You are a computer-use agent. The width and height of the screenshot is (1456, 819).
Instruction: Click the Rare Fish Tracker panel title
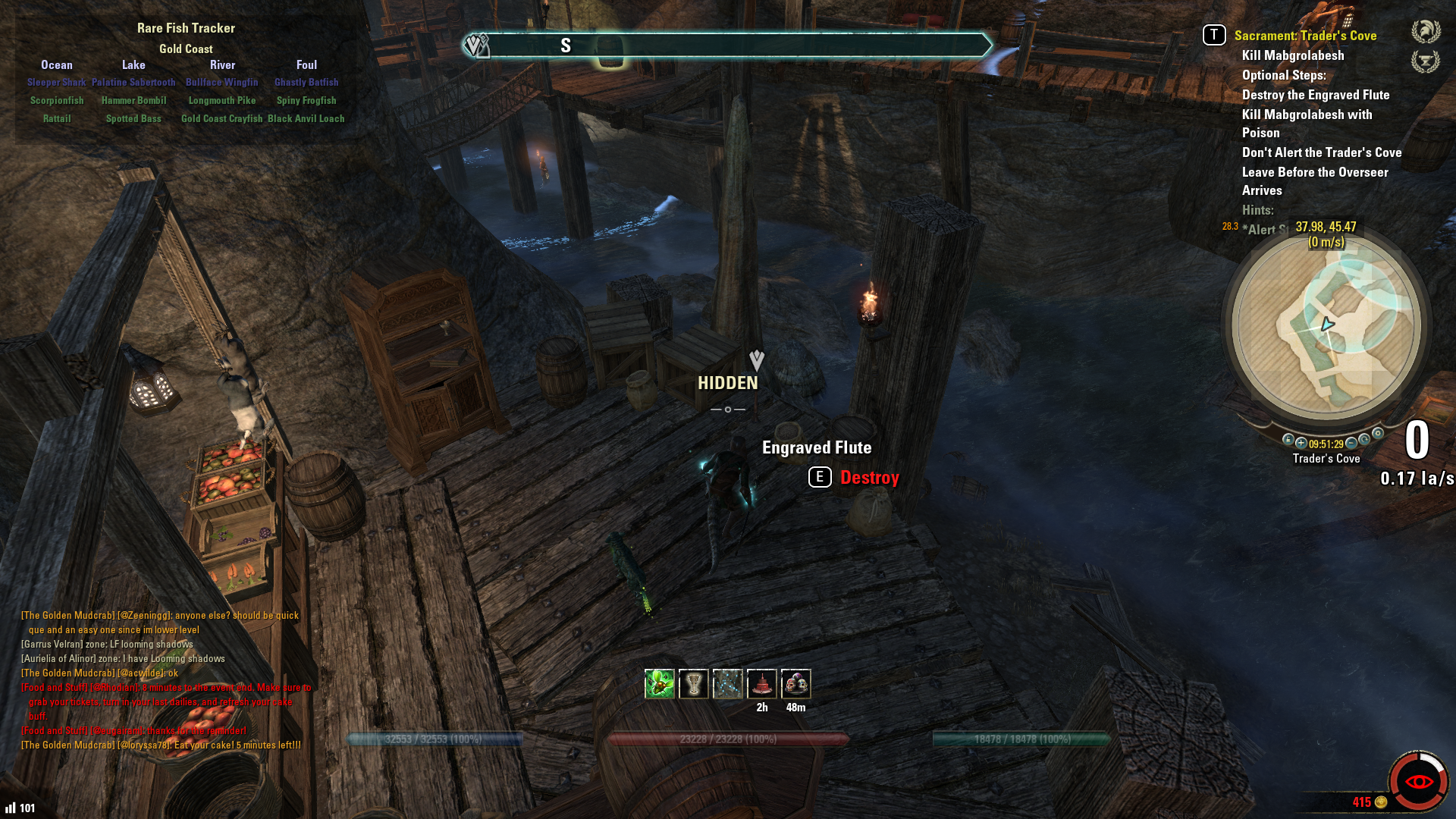point(186,28)
